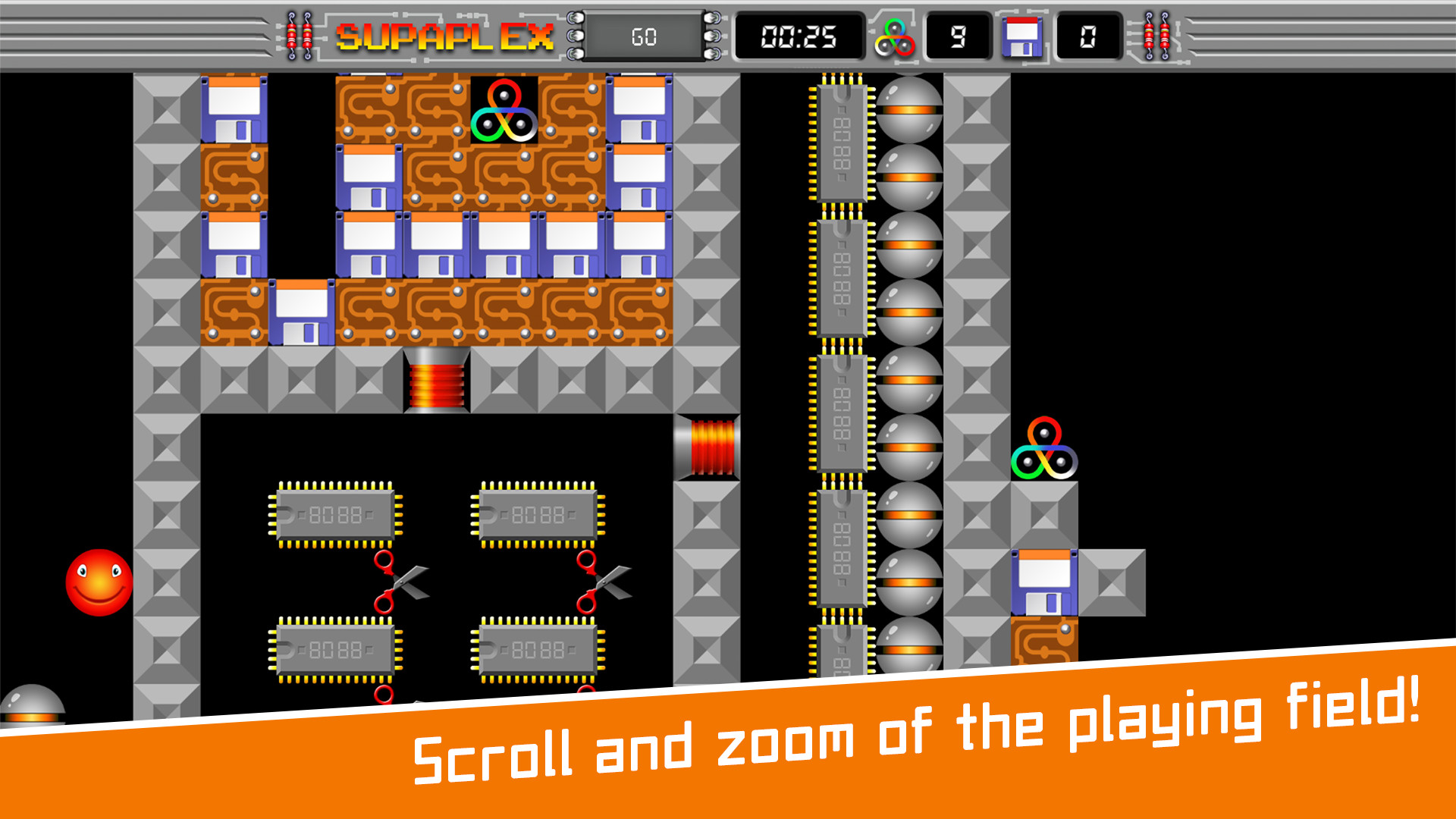Select the sideways coil port near the right chip column
Image resolution: width=1456 pixels, height=819 pixels.
[709, 447]
